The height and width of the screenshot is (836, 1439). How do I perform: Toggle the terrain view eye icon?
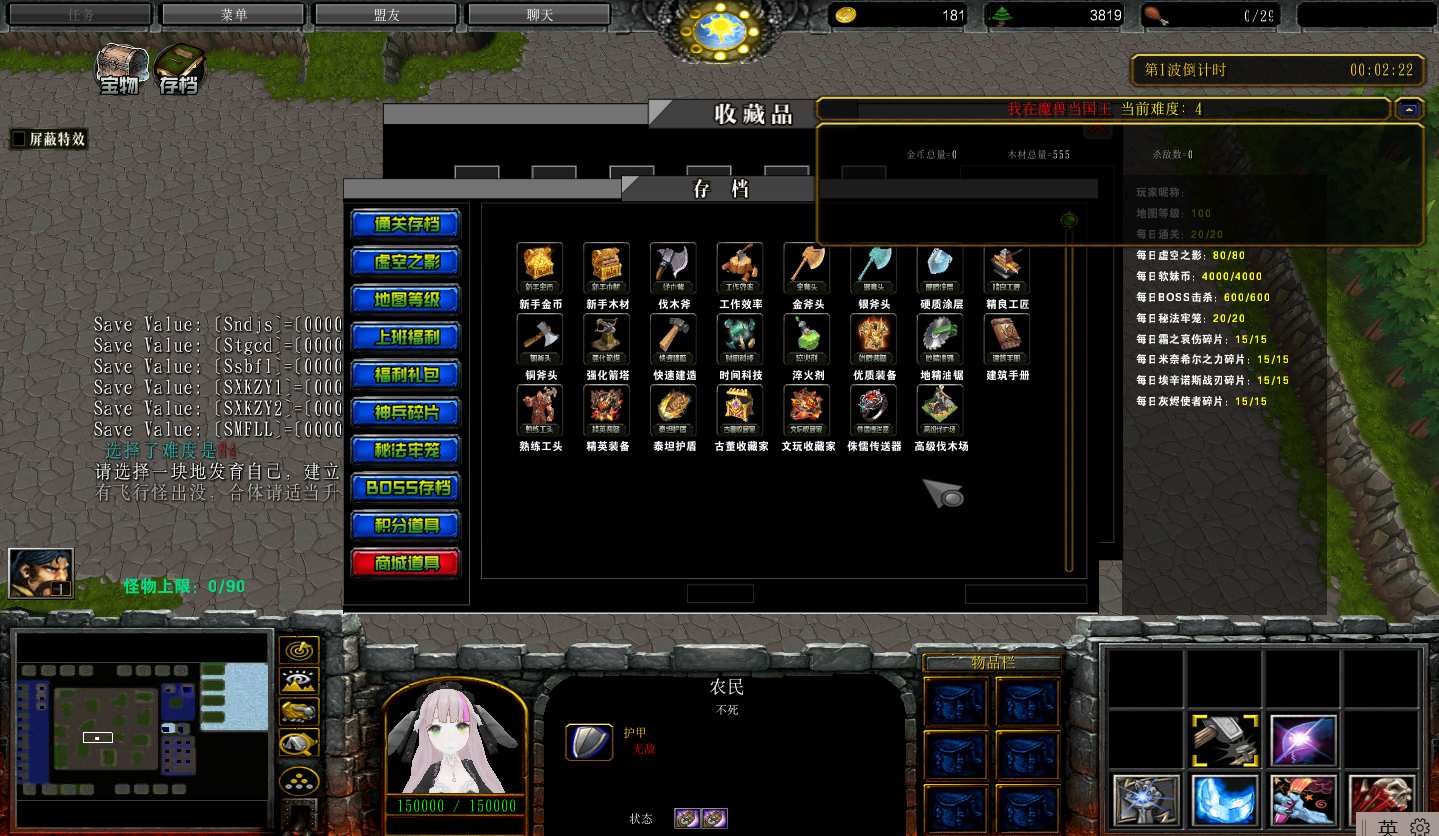[x=300, y=682]
